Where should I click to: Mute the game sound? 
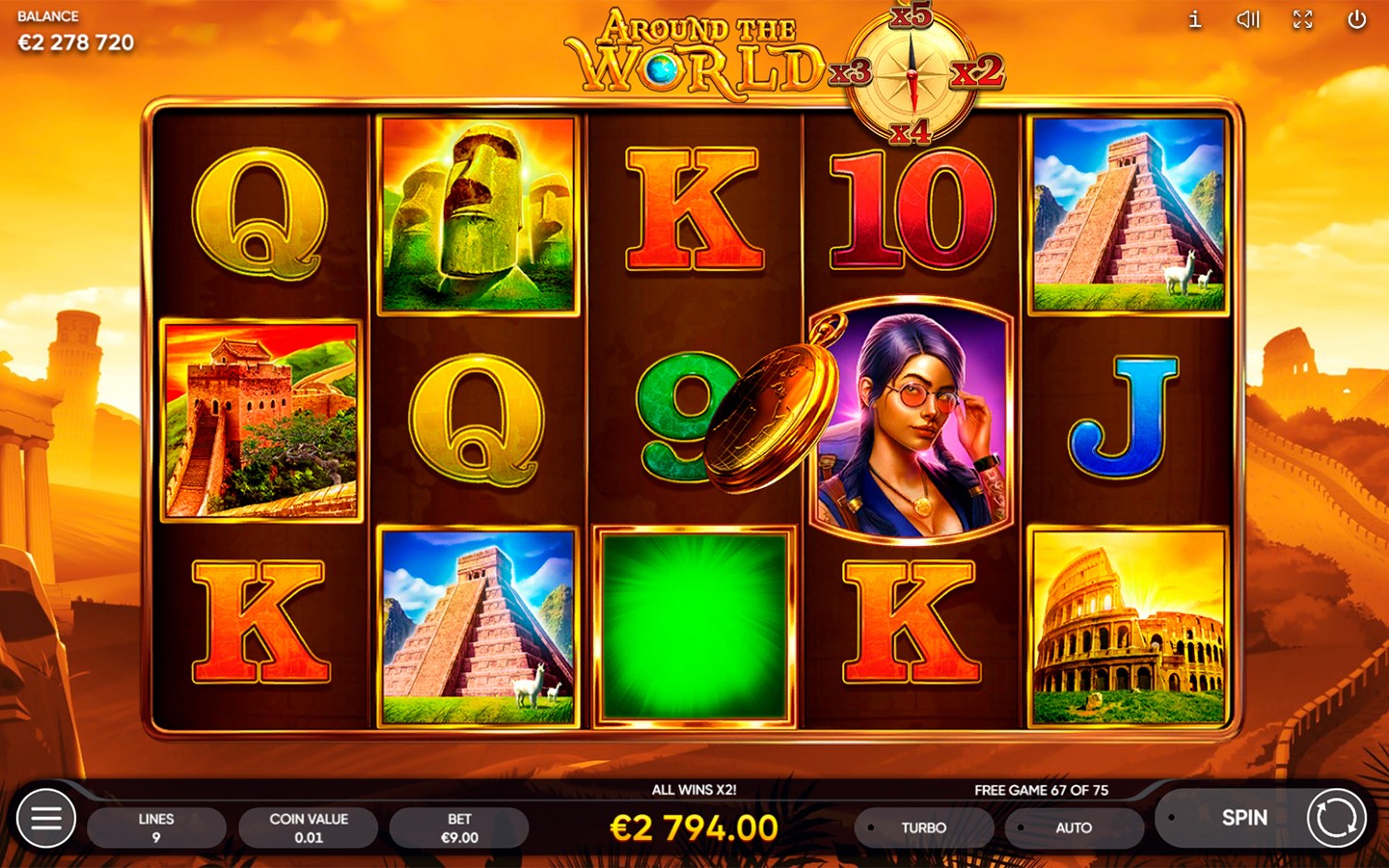point(1248,19)
